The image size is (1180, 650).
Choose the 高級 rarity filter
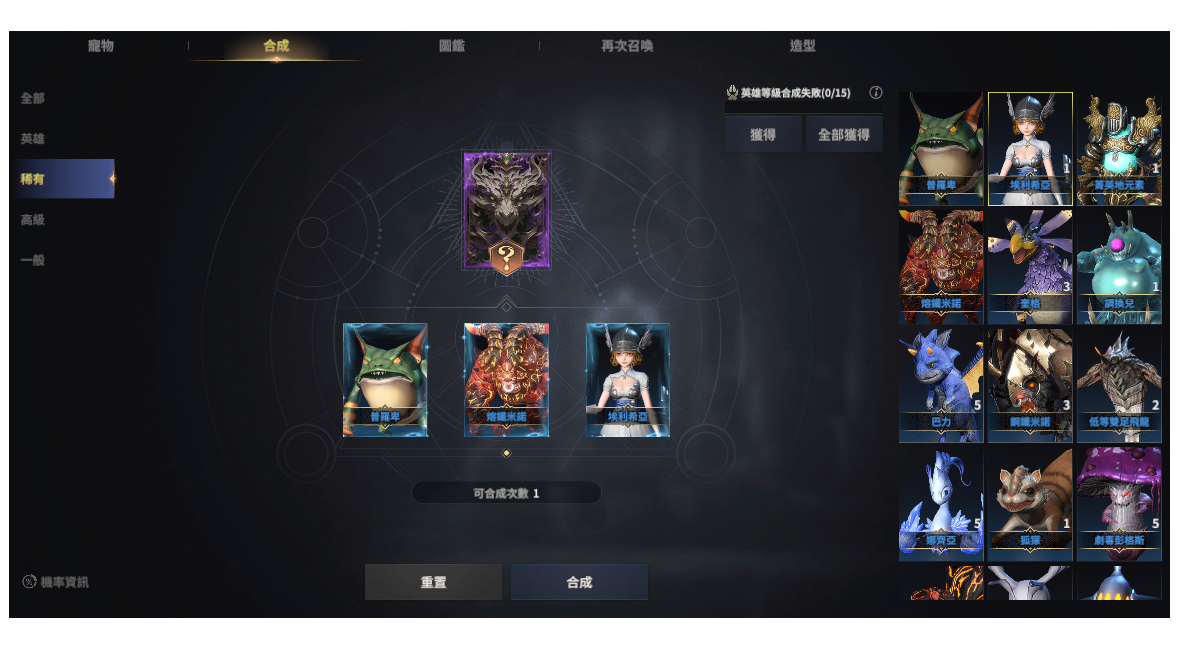(33, 220)
